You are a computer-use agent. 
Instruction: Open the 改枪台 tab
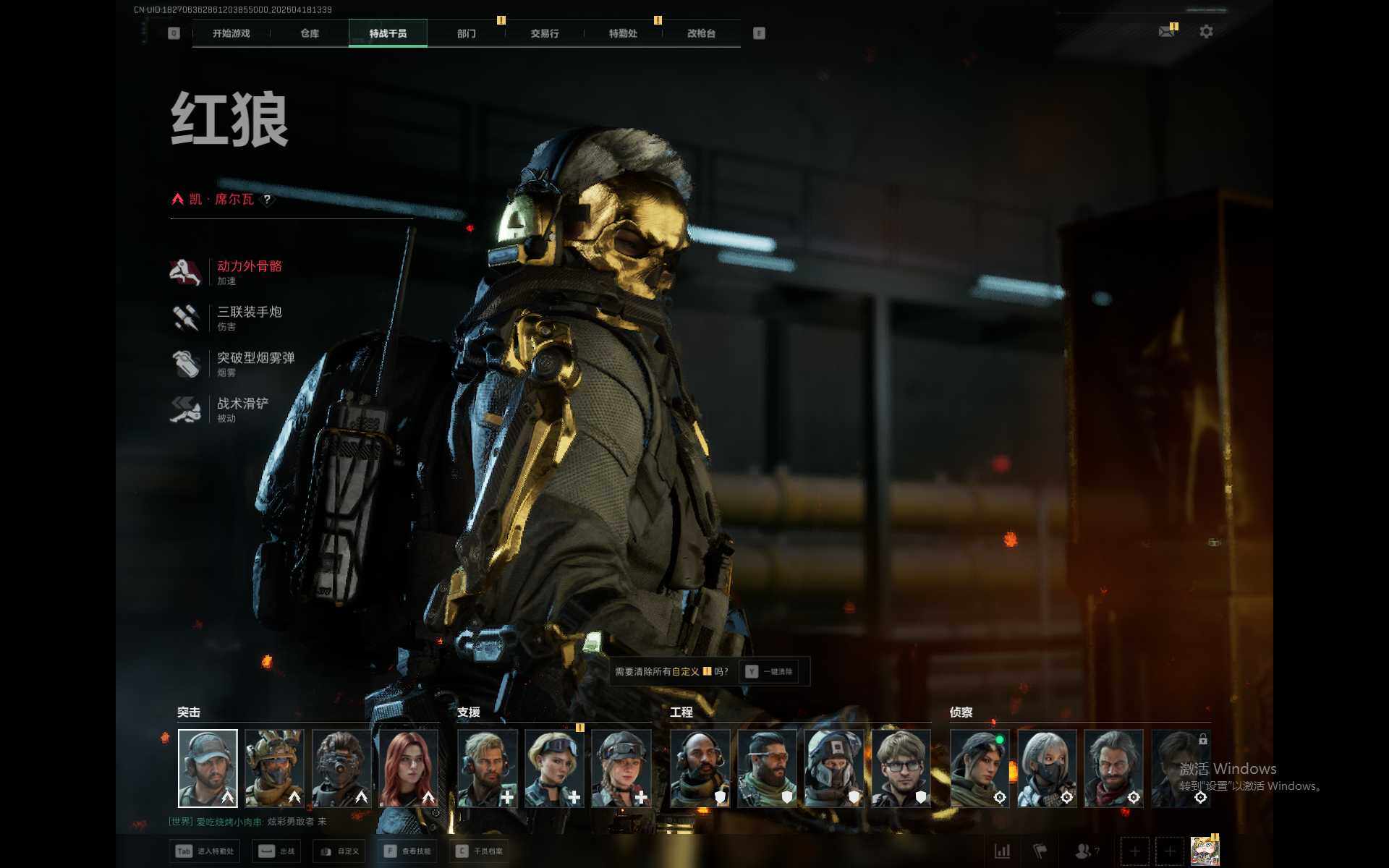tap(701, 33)
